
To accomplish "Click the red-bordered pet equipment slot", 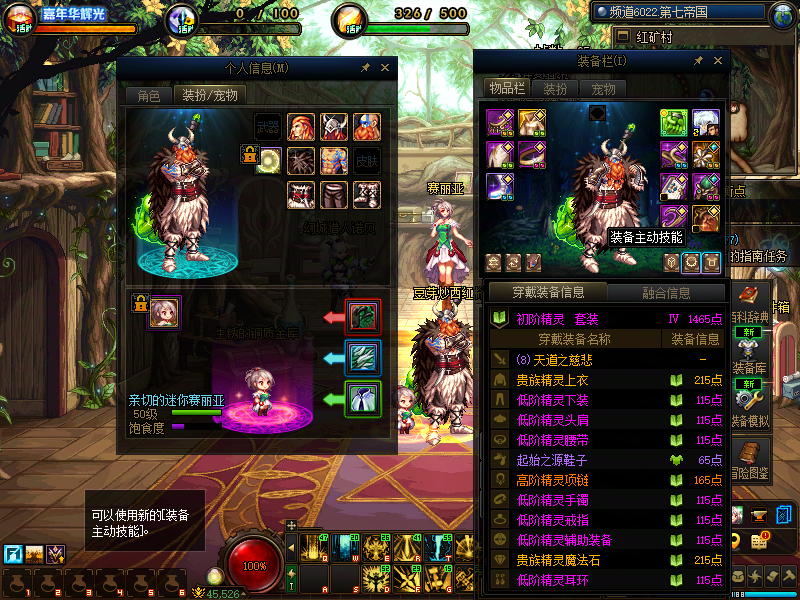I will coord(361,316).
